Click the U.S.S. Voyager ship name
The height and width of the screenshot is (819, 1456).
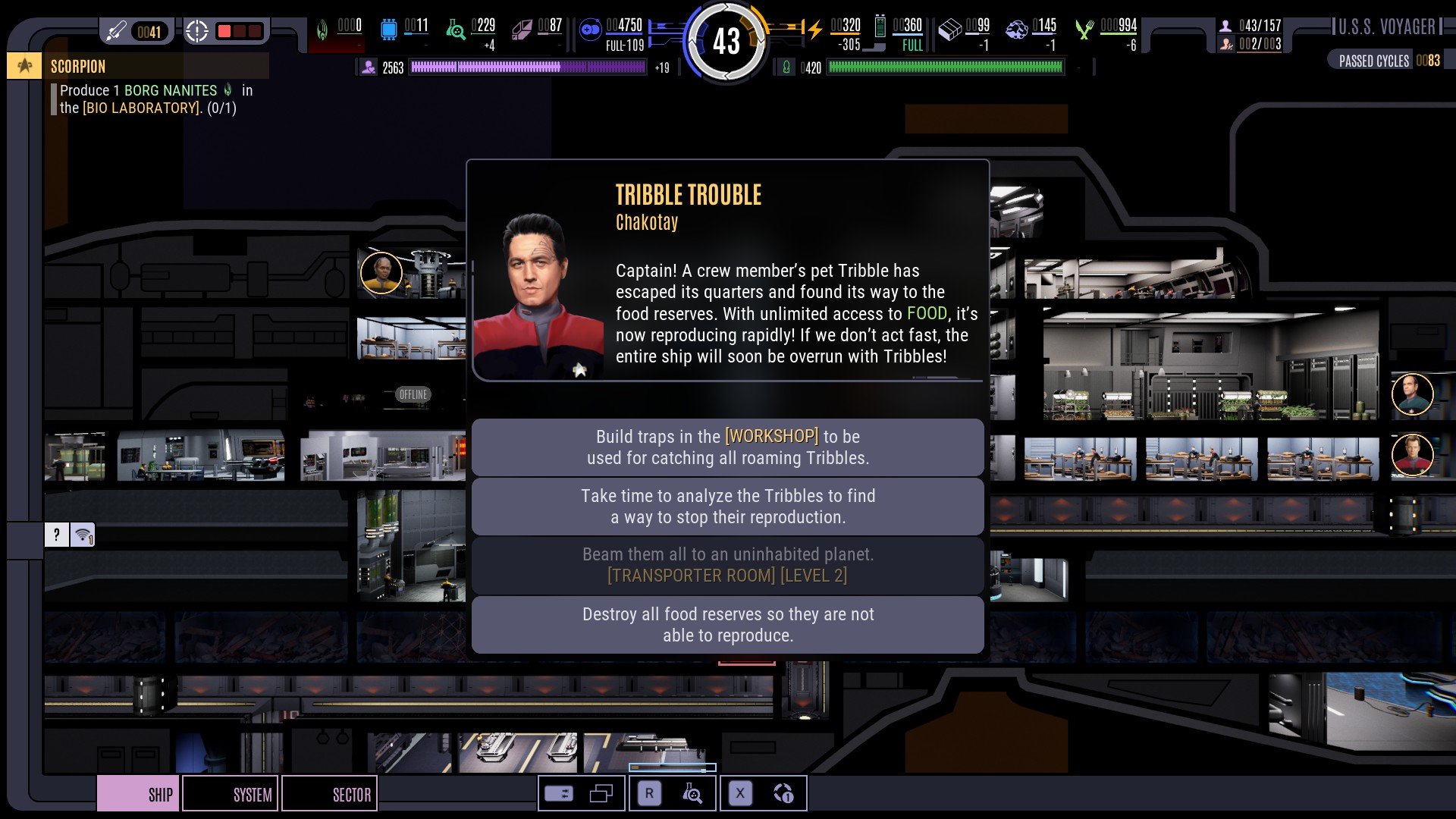pos(1386,27)
